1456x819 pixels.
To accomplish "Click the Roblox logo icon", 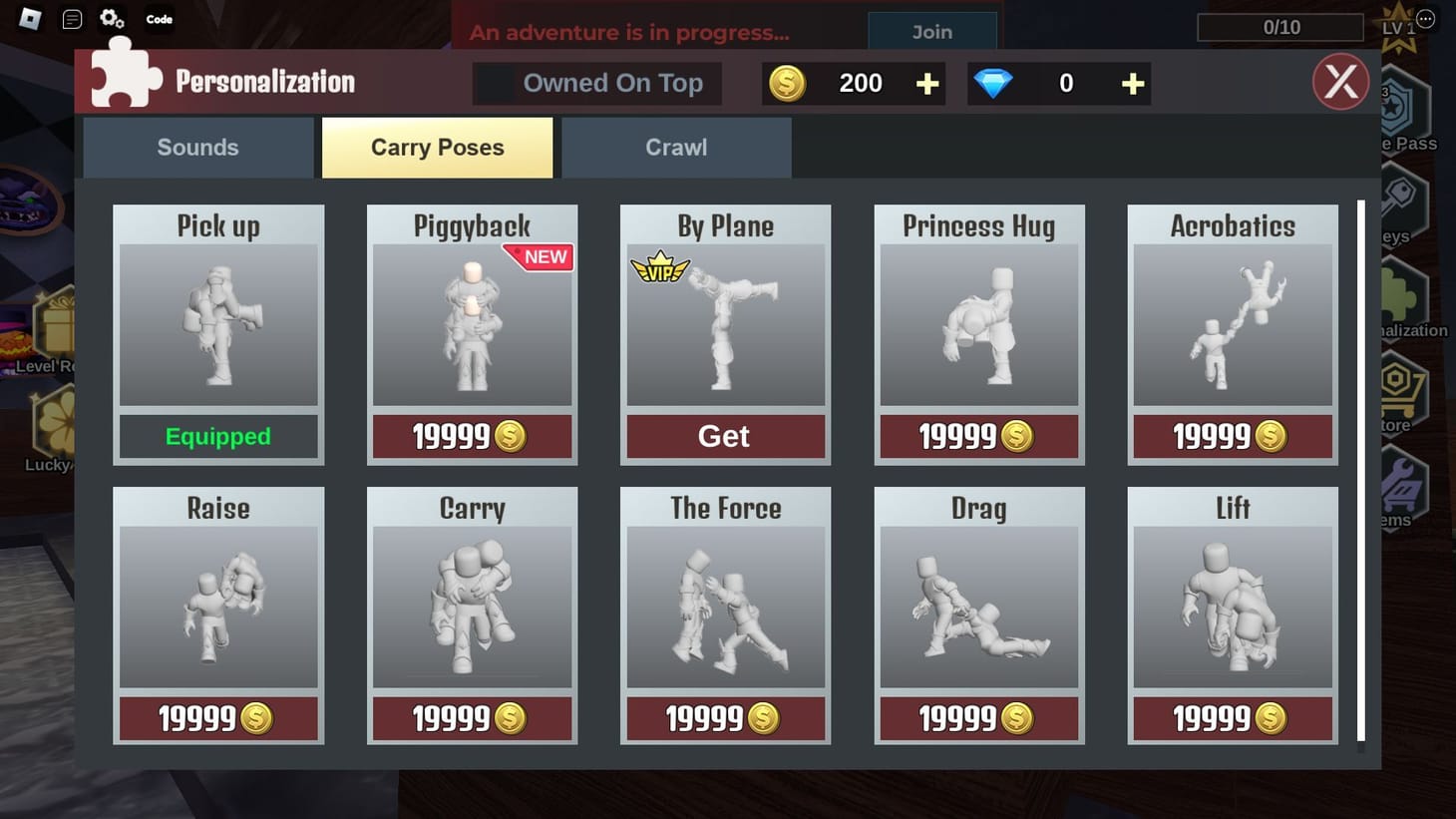I will tap(27, 17).
